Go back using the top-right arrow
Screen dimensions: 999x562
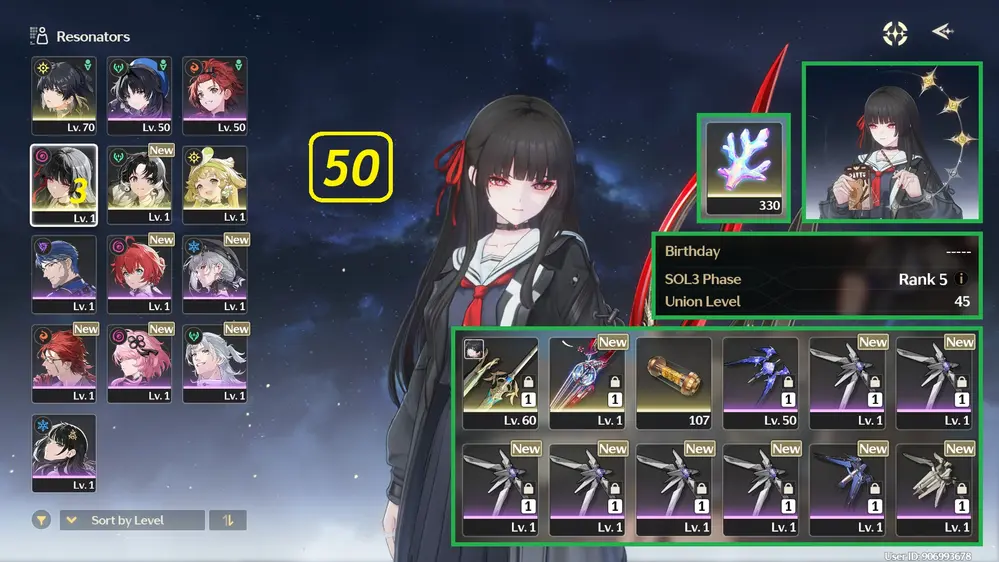point(942,32)
